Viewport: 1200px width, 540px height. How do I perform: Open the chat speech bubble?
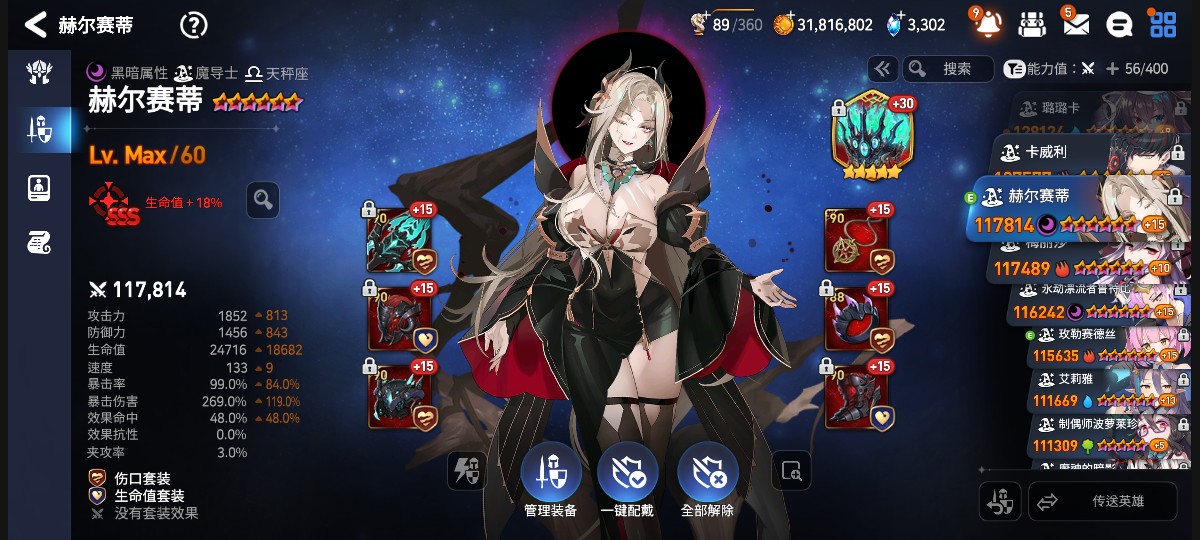tap(1121, 24)
